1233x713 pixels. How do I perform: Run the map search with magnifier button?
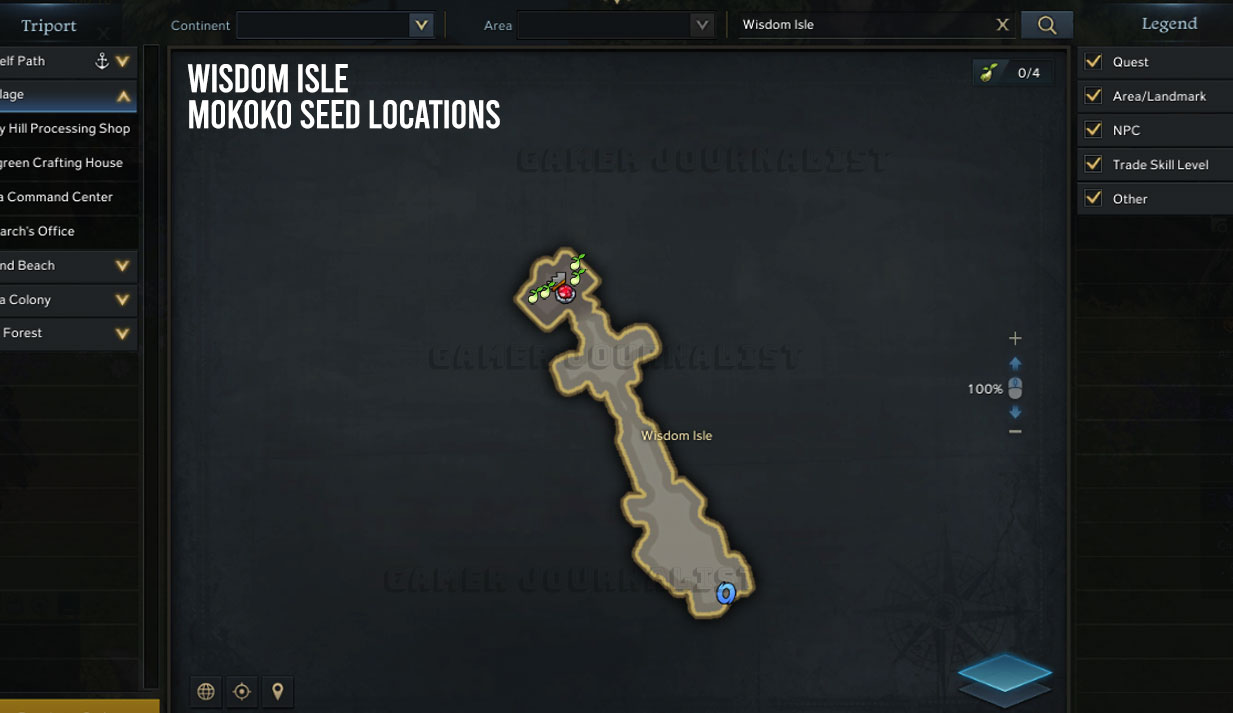(1047, 25)
